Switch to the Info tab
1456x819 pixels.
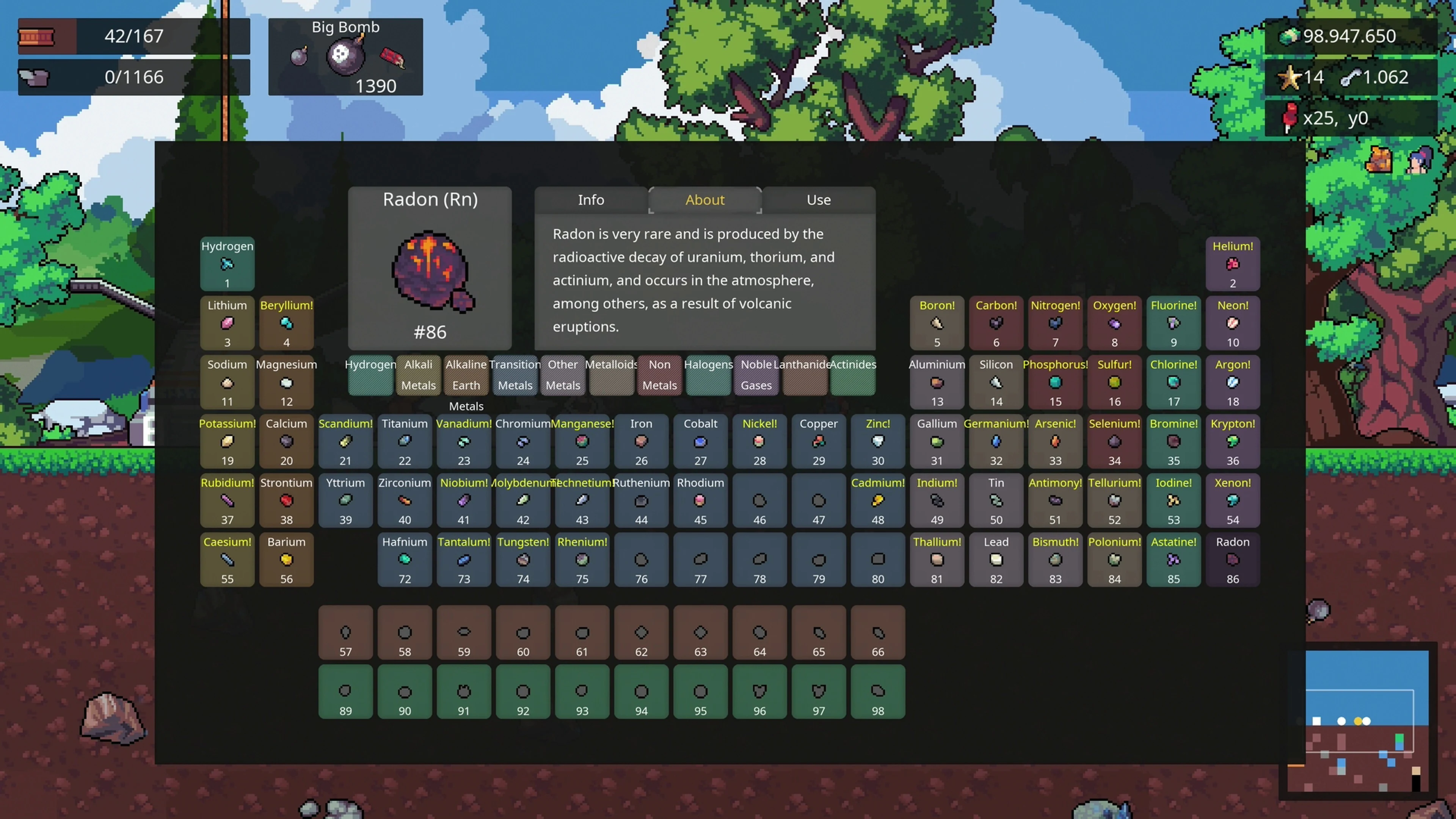click(591, 199)
